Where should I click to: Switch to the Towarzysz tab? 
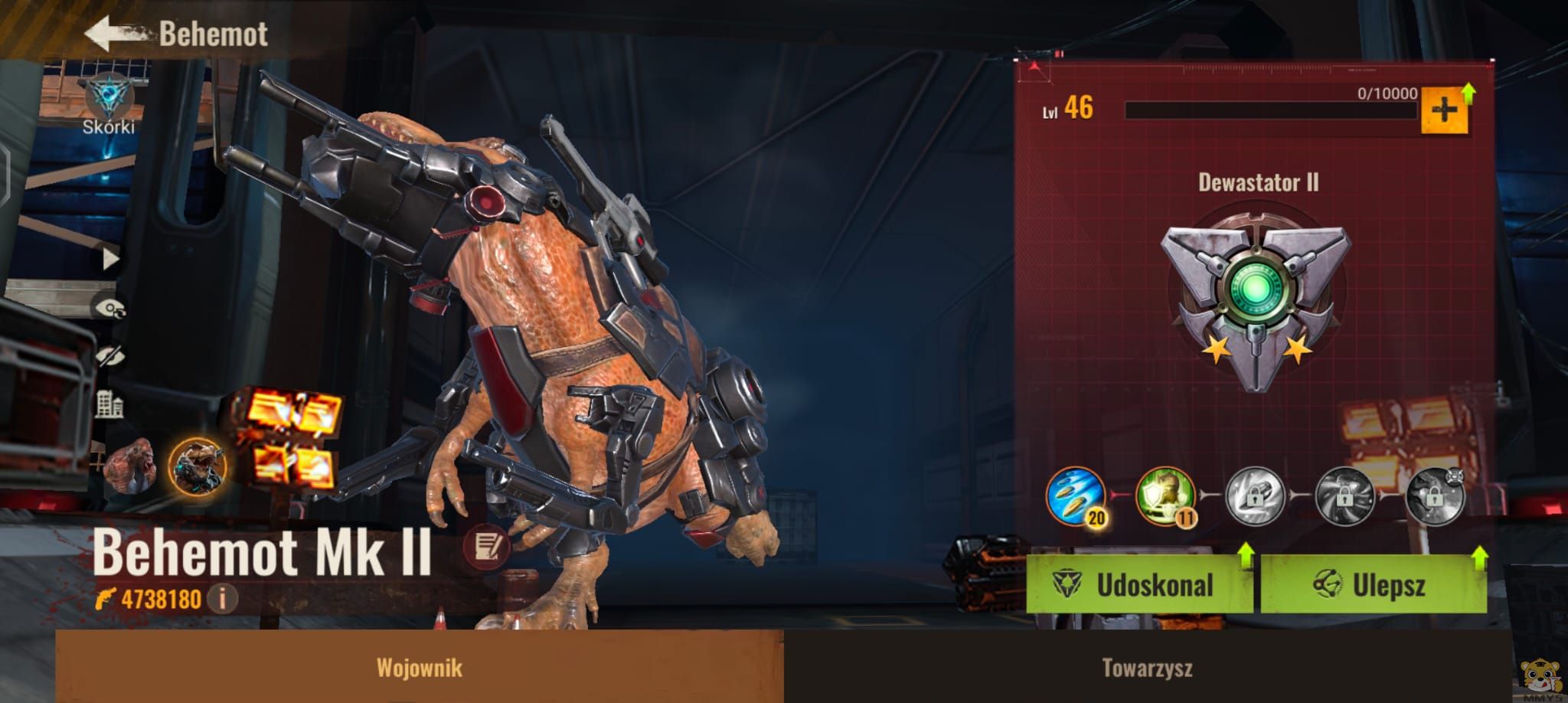1147,667
